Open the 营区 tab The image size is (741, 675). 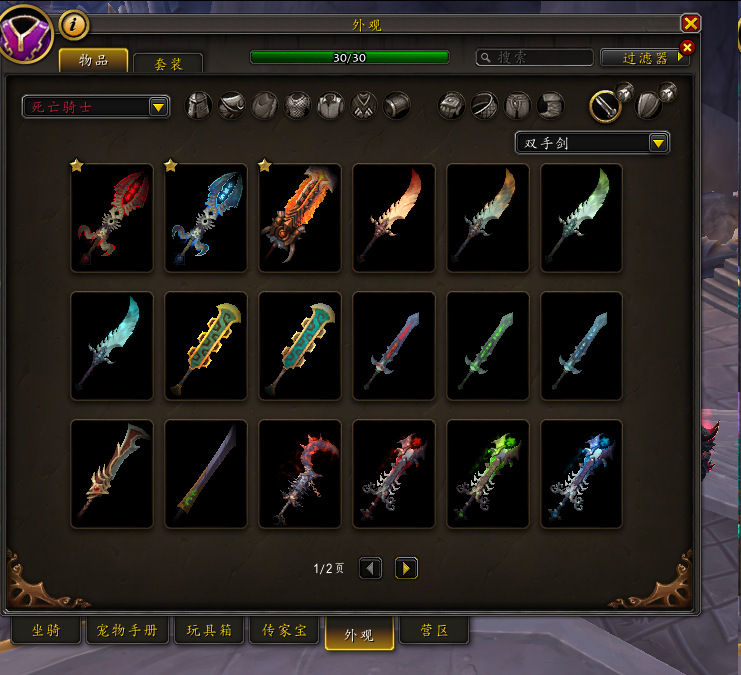click(433, 632)
